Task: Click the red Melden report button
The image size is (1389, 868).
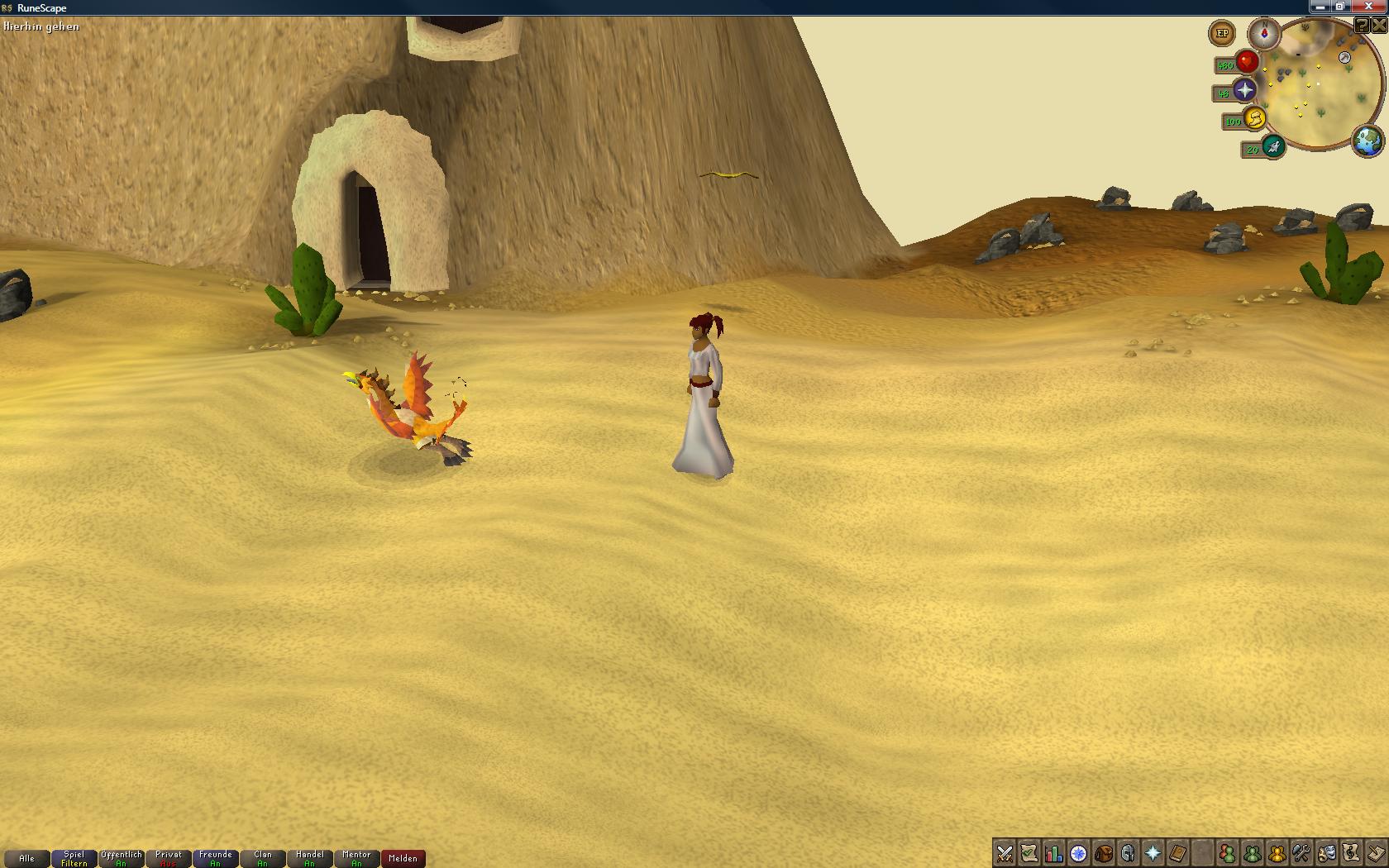Action: 403,859
